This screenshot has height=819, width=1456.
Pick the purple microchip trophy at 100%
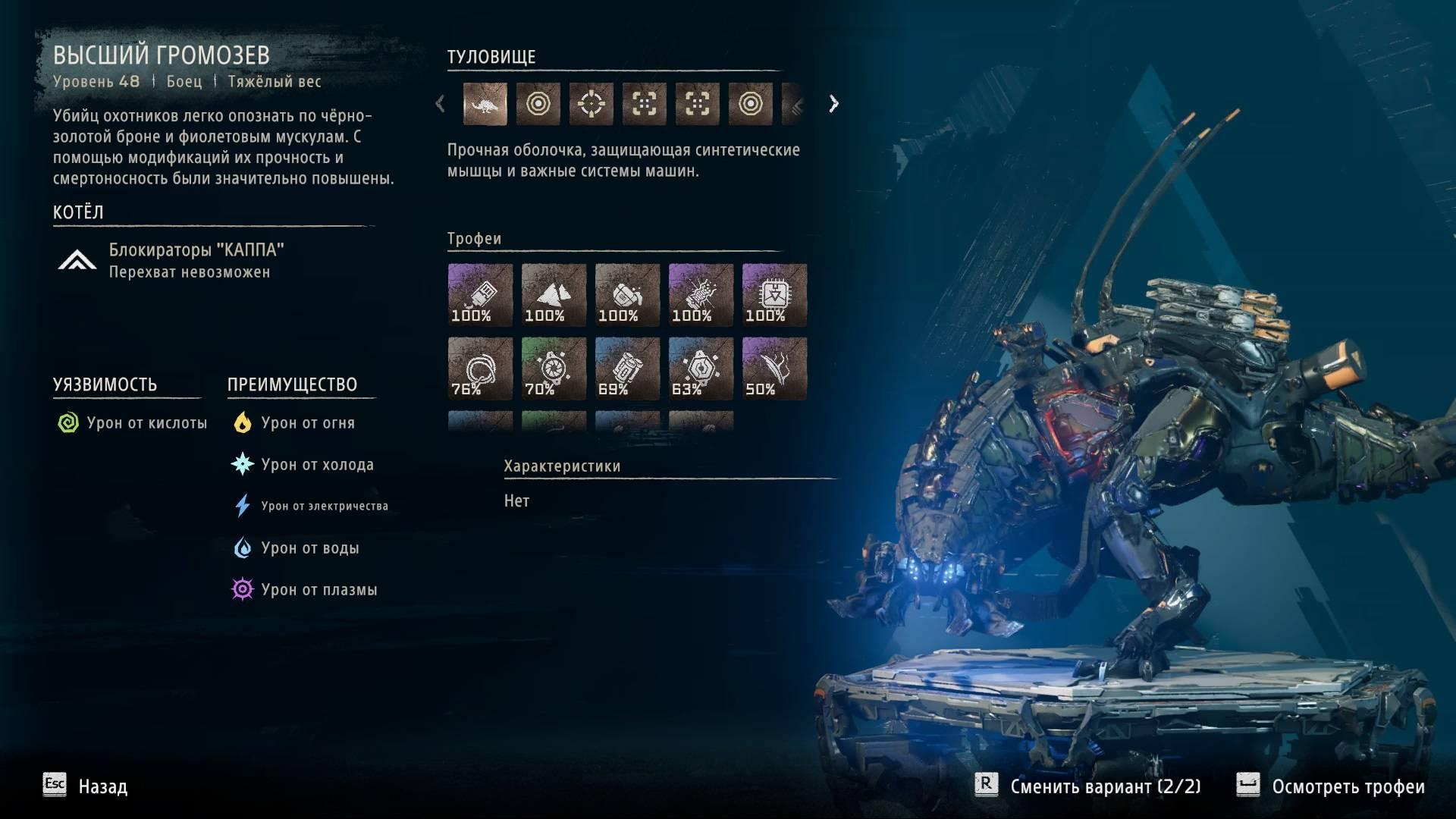(774, 295)
